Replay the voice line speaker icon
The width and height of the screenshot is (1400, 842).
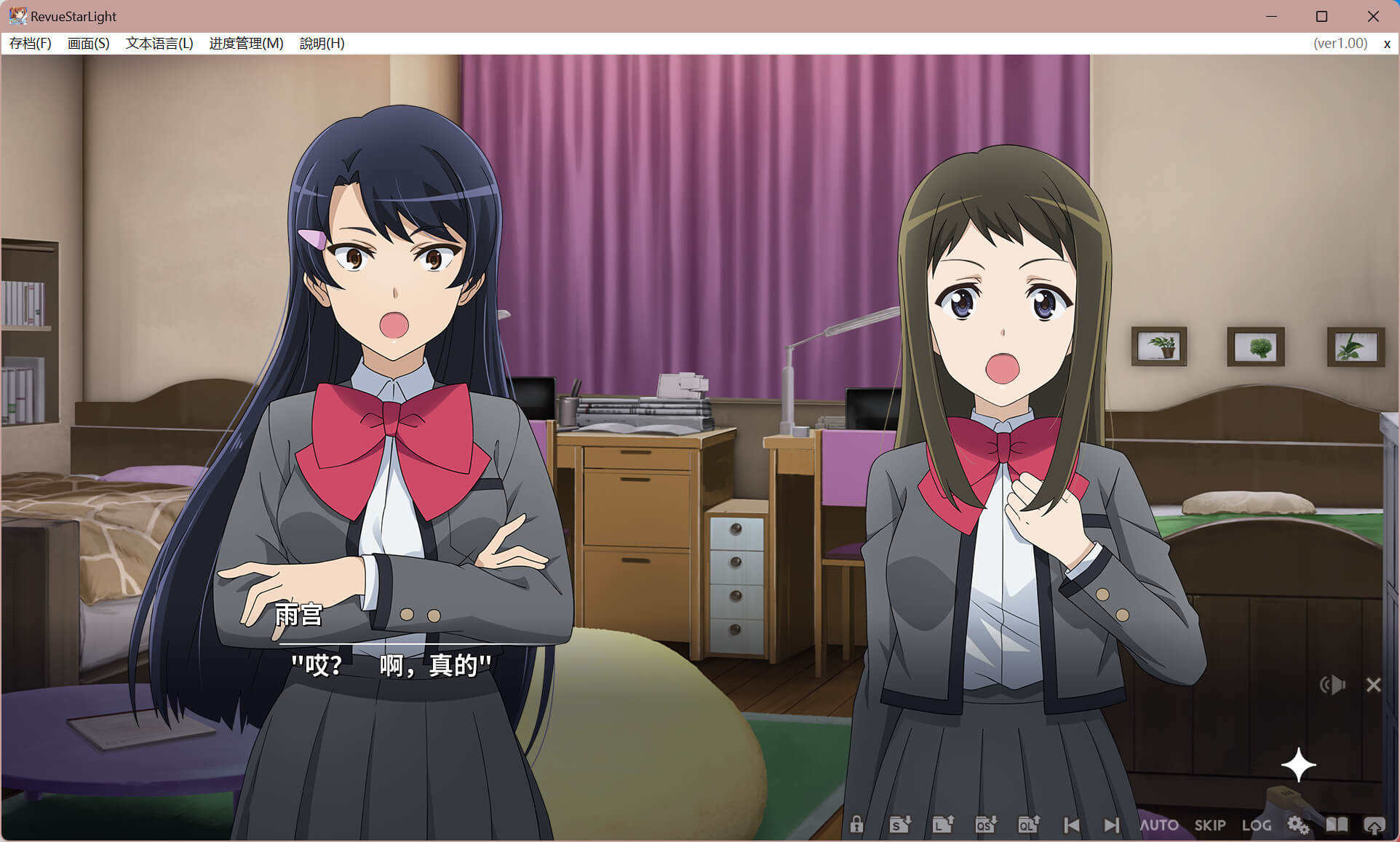click(1333, 685)
